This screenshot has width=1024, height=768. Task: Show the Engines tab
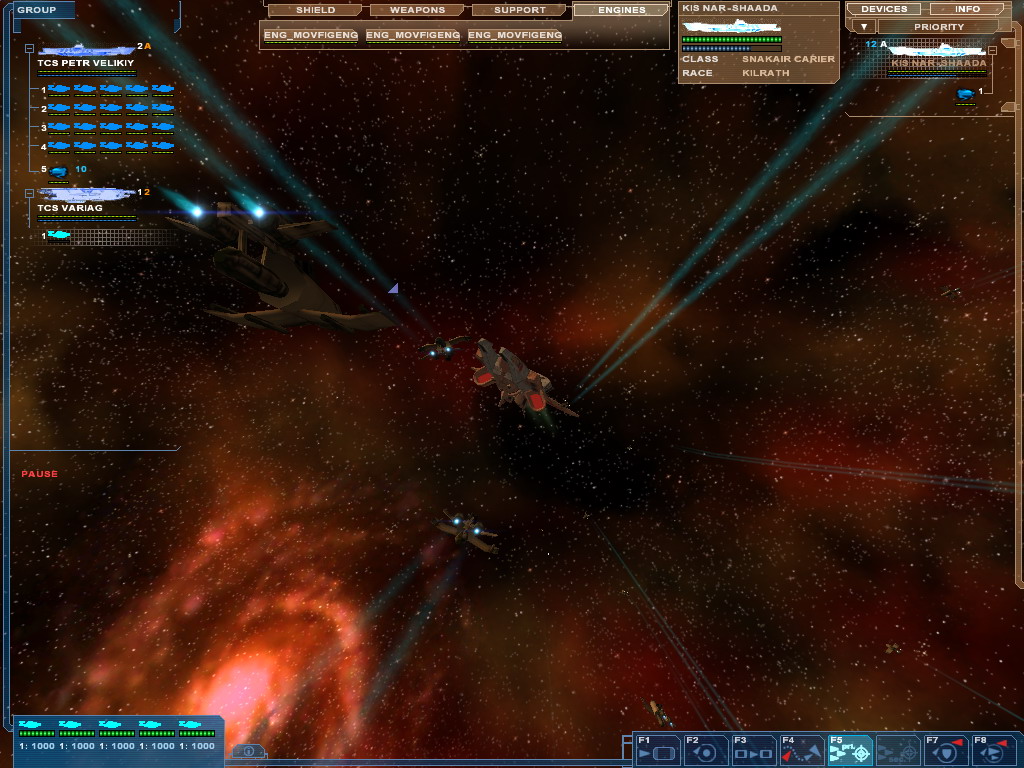621,10
